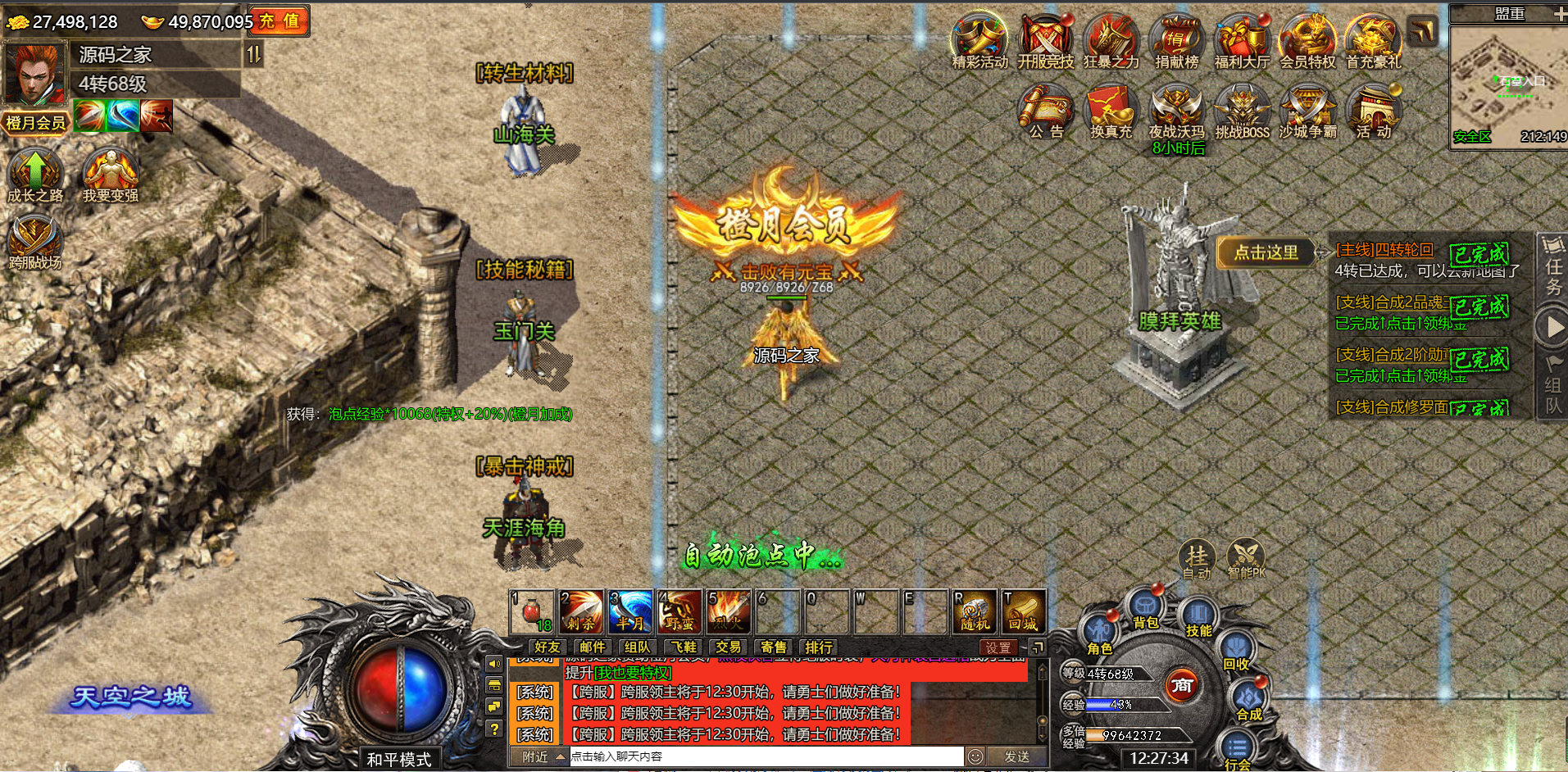Activate the 半月 skill in the hotbar
The width and height of the screenshot is (1568, 772).
tap(630, 612)
